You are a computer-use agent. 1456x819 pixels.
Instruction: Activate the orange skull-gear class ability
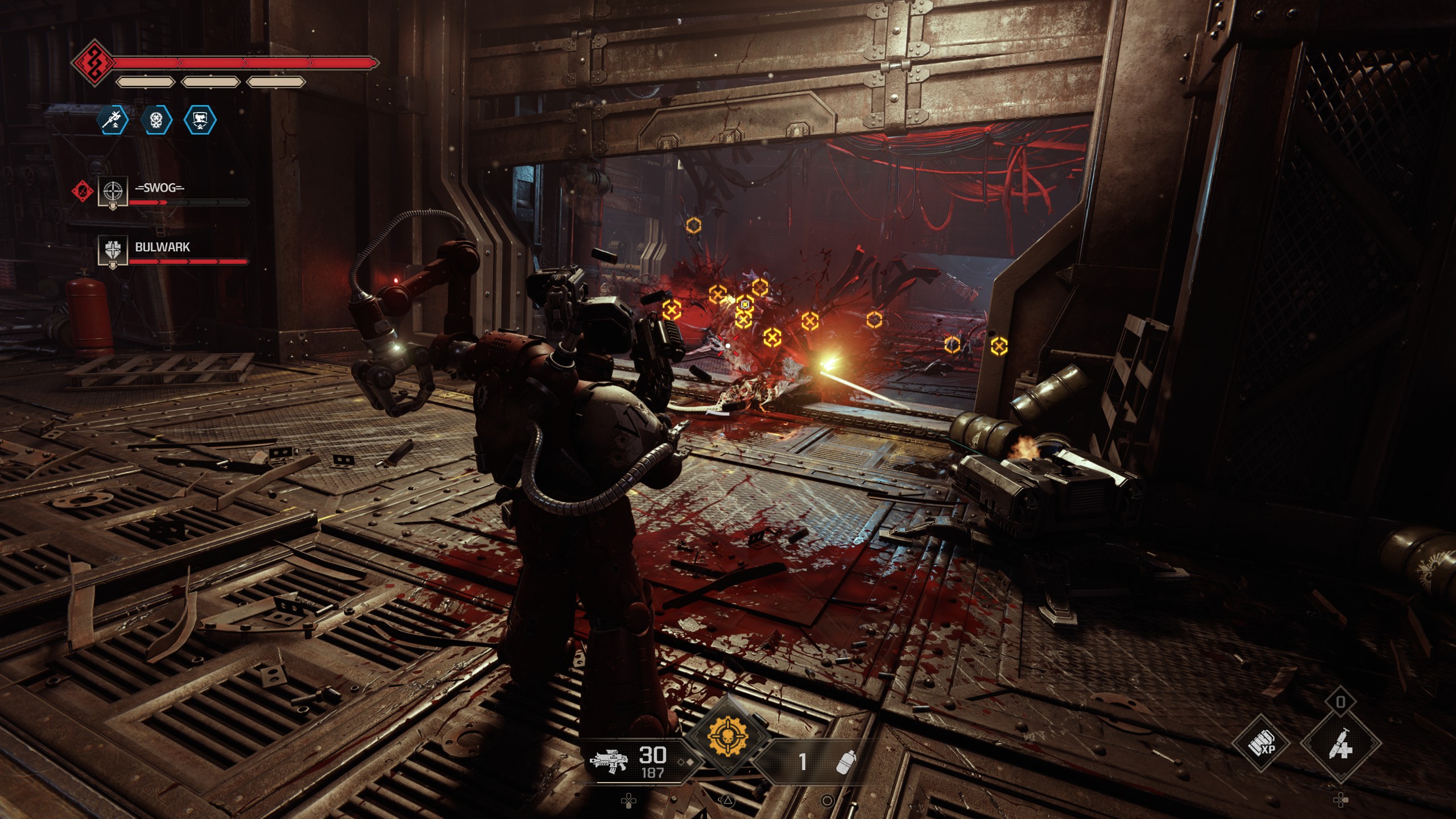727,737
